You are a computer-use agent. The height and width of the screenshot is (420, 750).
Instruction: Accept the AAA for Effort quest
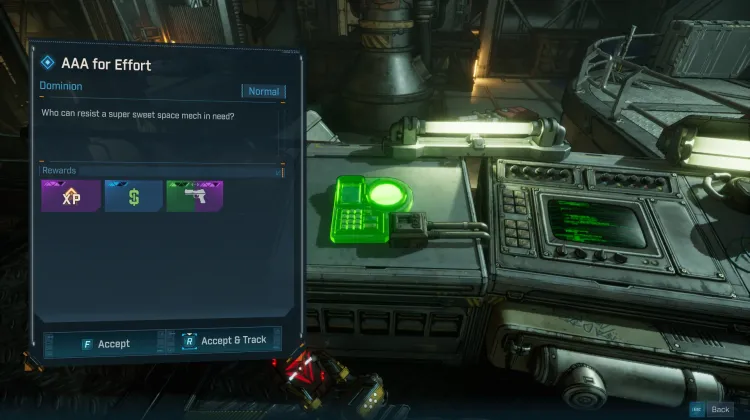click(x=105, y=343)
